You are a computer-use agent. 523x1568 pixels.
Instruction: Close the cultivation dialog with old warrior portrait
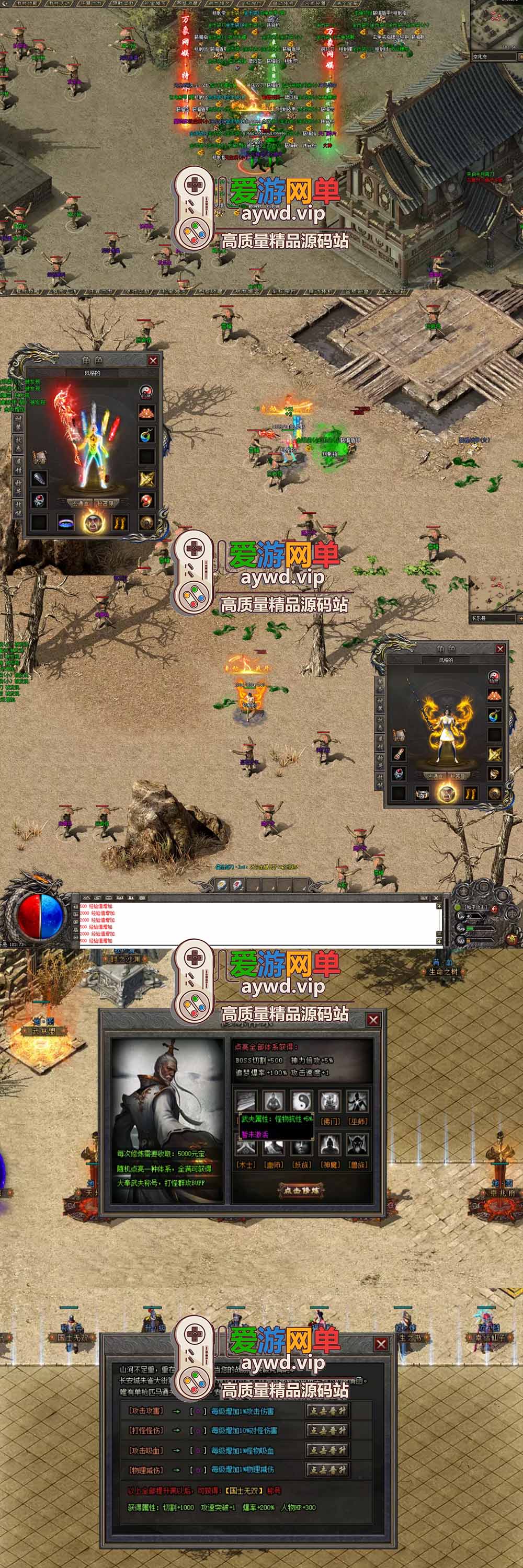(373, 1020)
